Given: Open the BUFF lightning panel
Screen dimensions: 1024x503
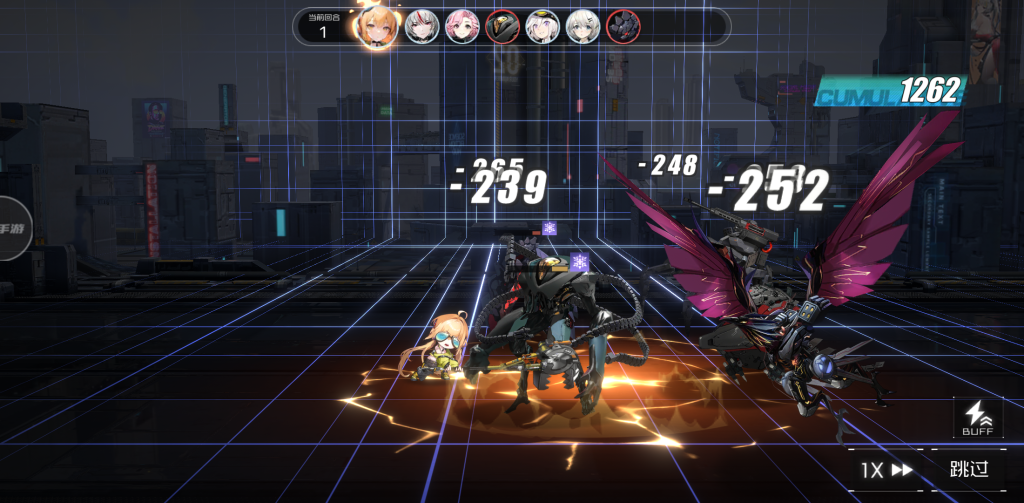Looking at the screenshot, I should pos(977,417).
